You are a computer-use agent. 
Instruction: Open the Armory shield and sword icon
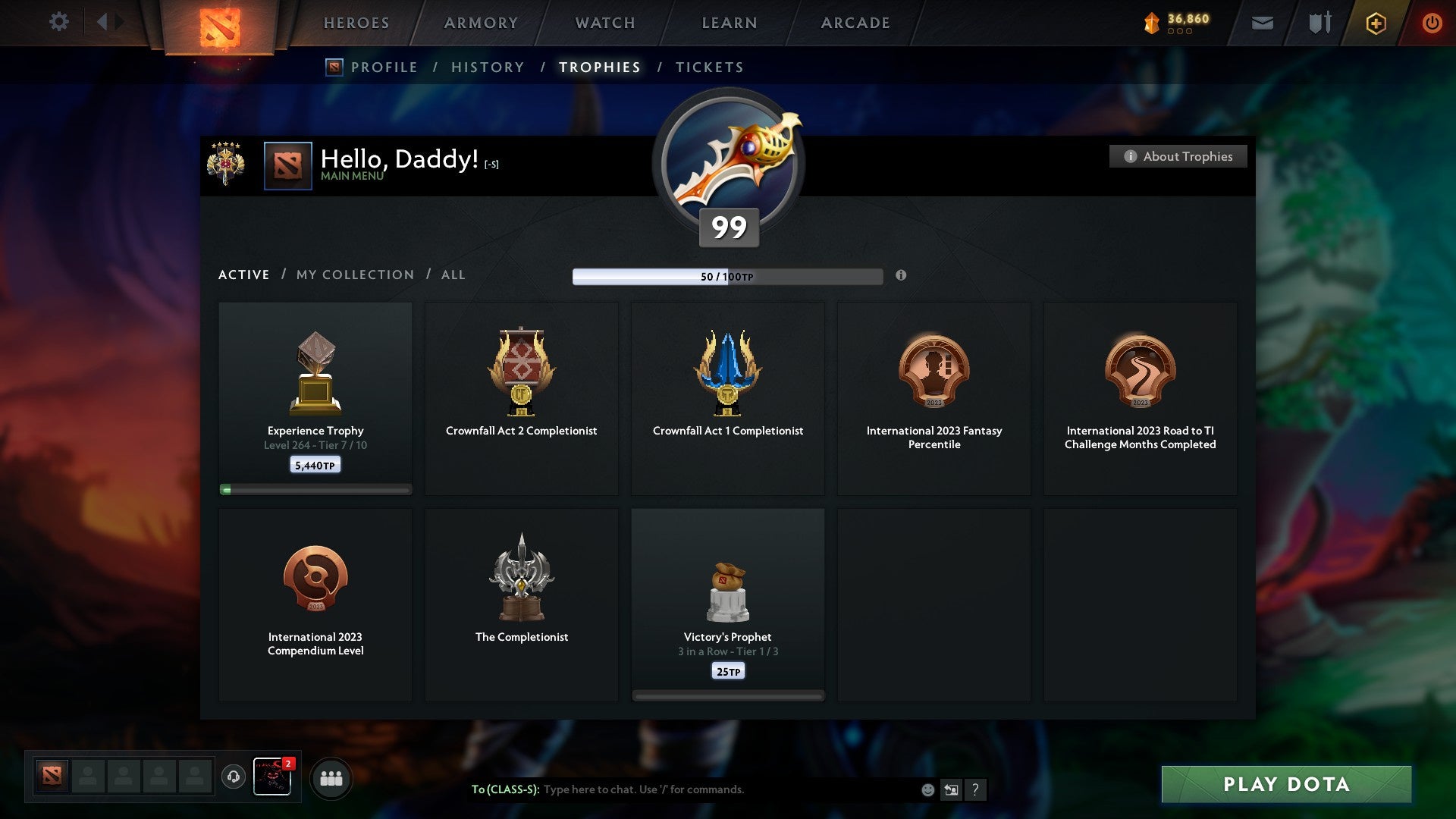click(x=1318, y=23)
